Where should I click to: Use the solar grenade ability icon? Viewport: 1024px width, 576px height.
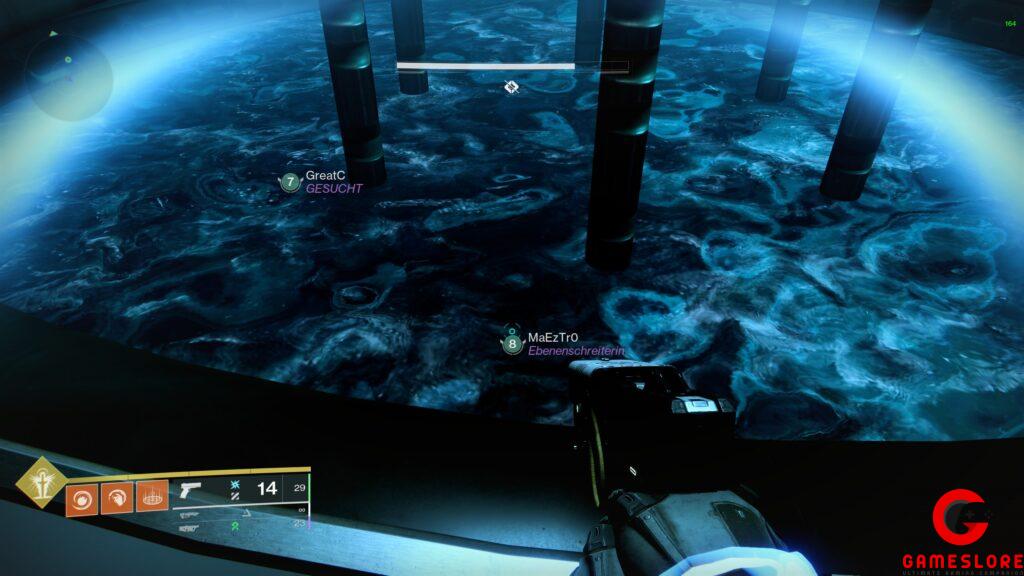[x=81, y=496]
